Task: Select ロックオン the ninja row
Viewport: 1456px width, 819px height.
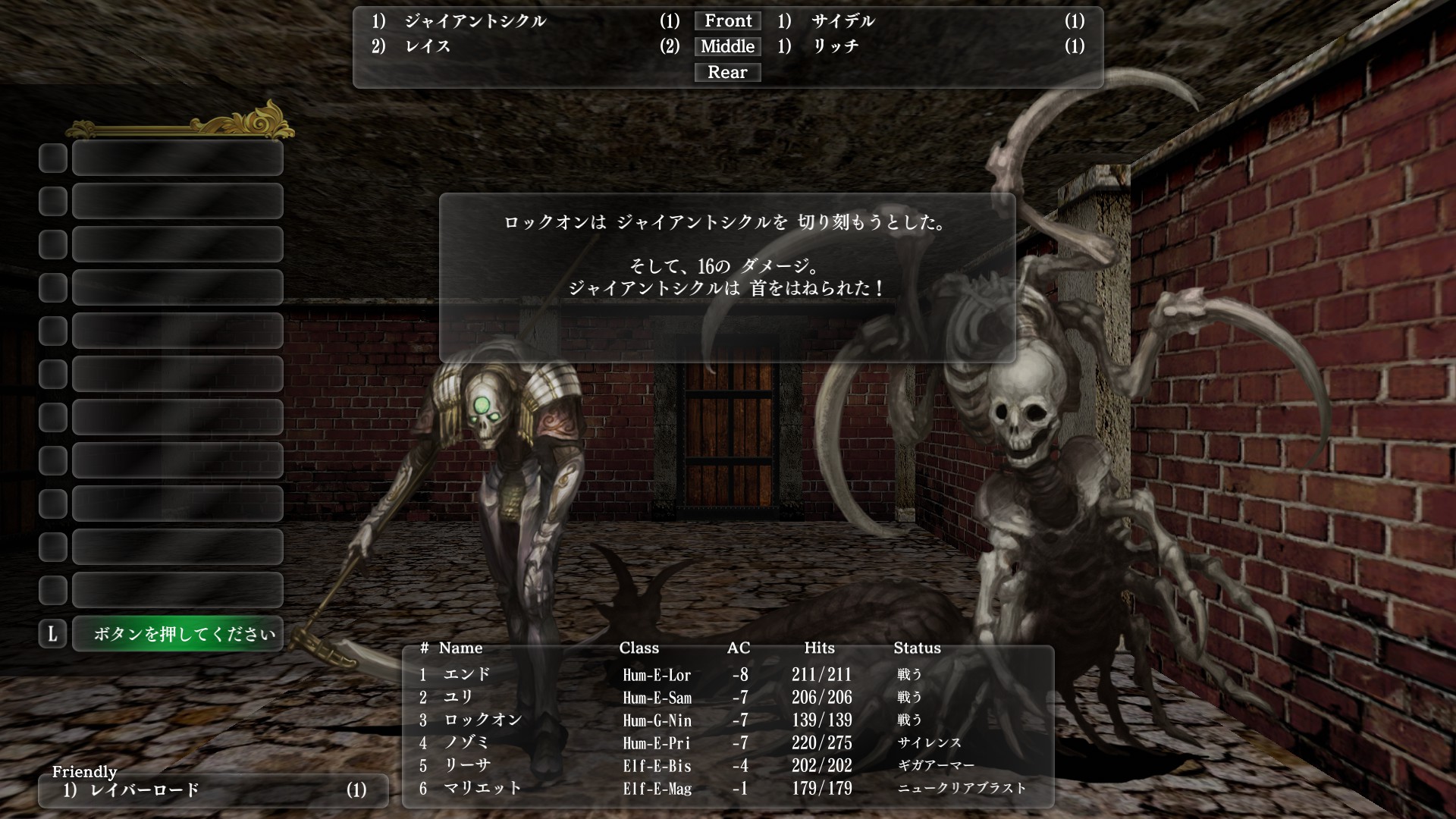Action: (x=485, y=720)
